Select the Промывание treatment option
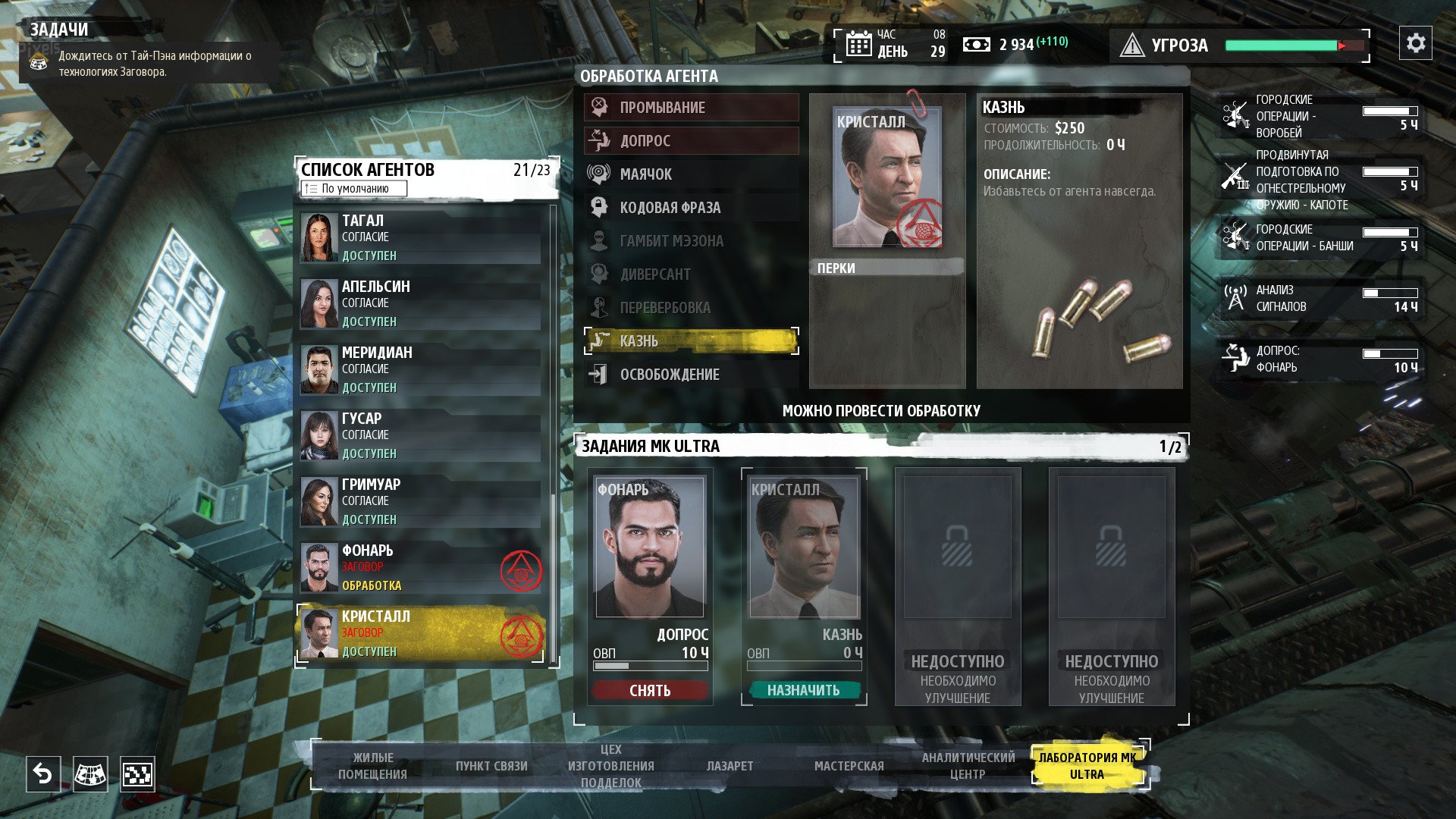 click(691, 108)
